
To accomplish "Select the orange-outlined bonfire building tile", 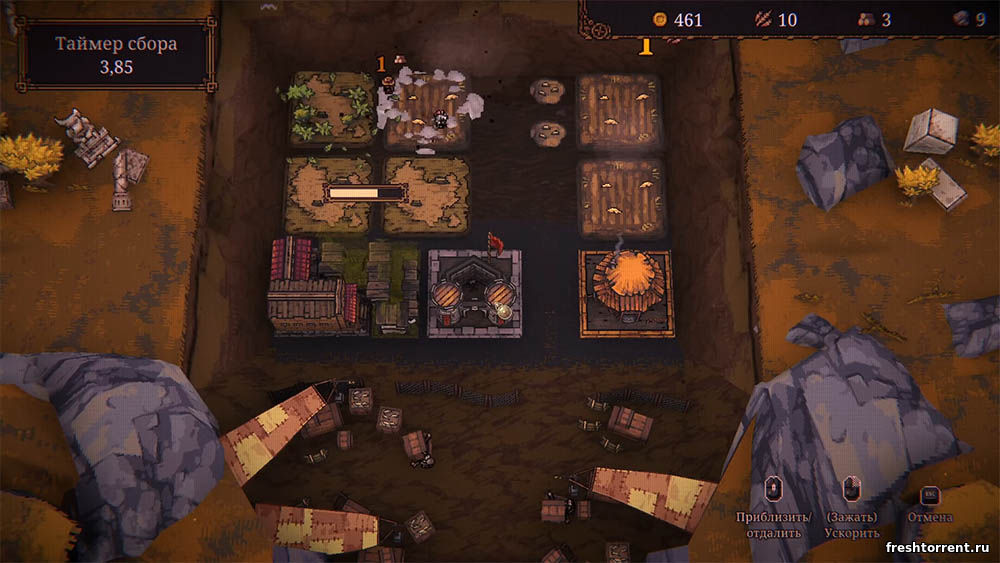I will click(x=626, y=292).
